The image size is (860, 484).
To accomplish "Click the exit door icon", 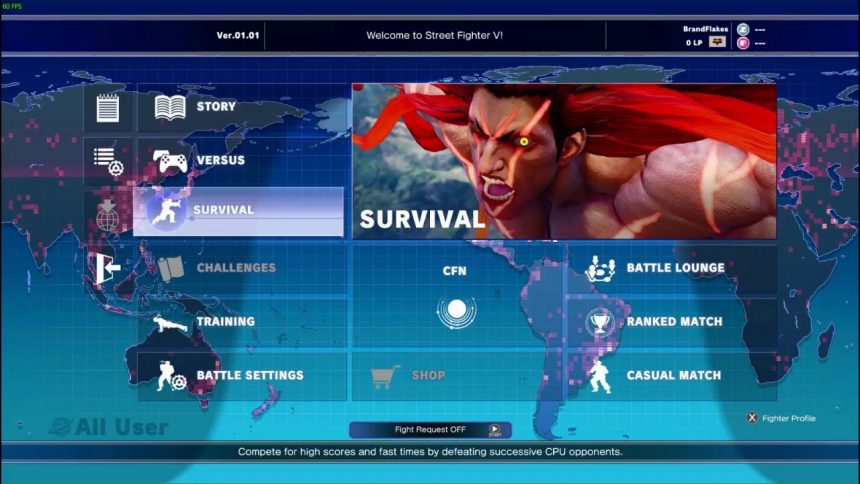I will (x=107, y=268).
